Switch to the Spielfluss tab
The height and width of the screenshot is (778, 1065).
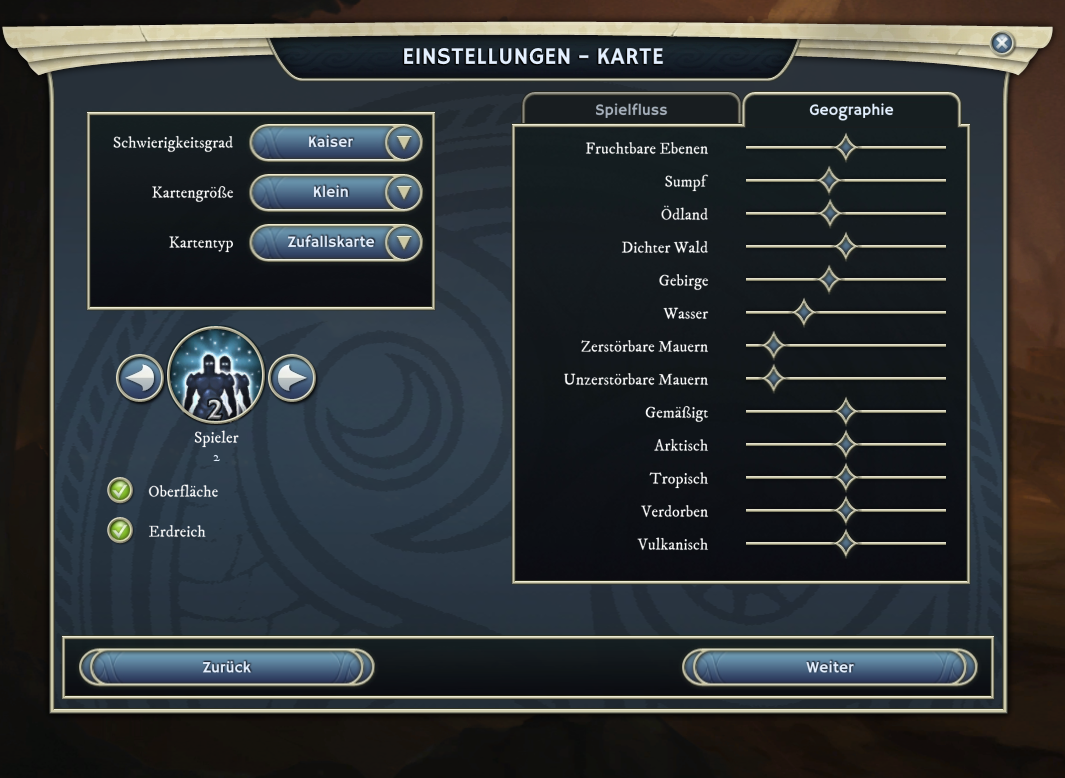(x=631, y=110)
